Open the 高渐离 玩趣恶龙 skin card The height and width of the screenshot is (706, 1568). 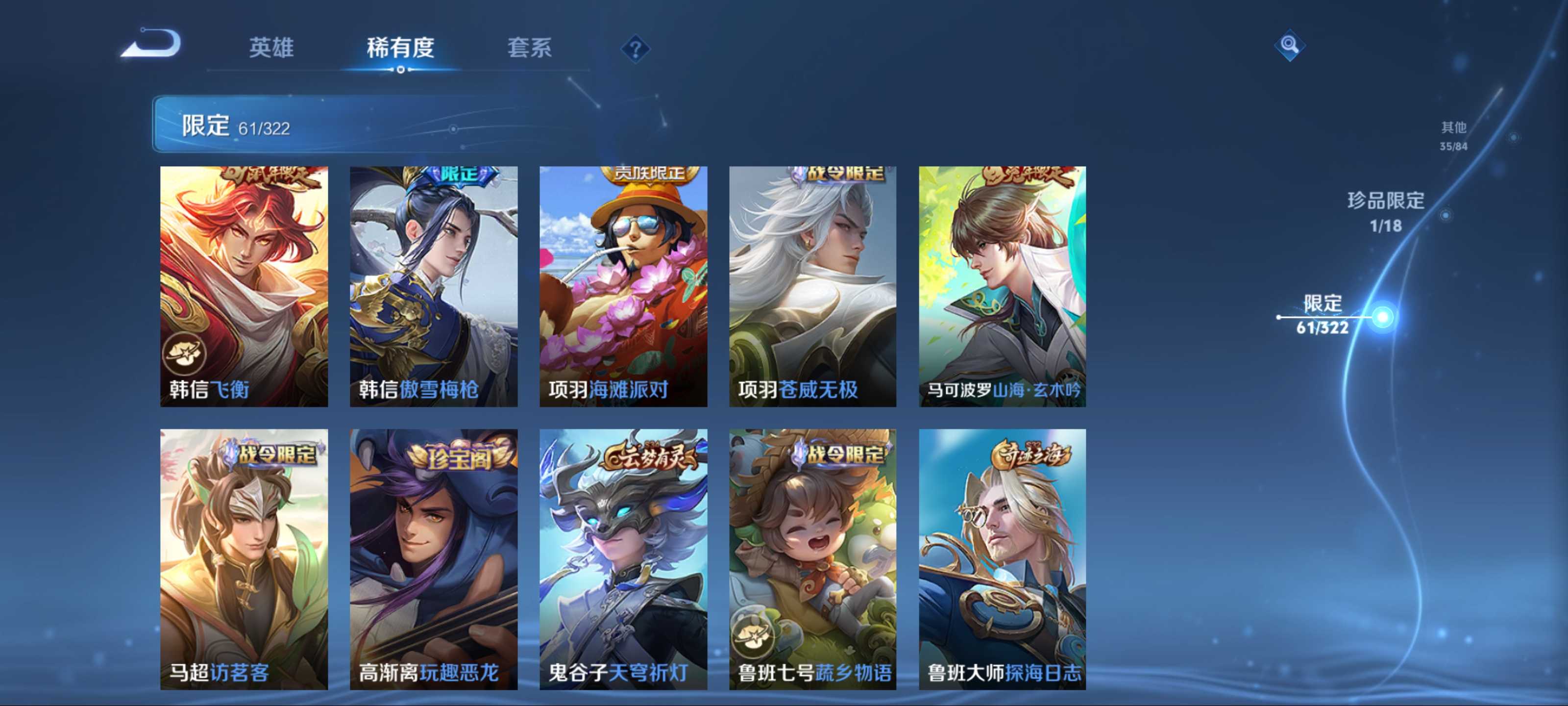pos(433,558)
